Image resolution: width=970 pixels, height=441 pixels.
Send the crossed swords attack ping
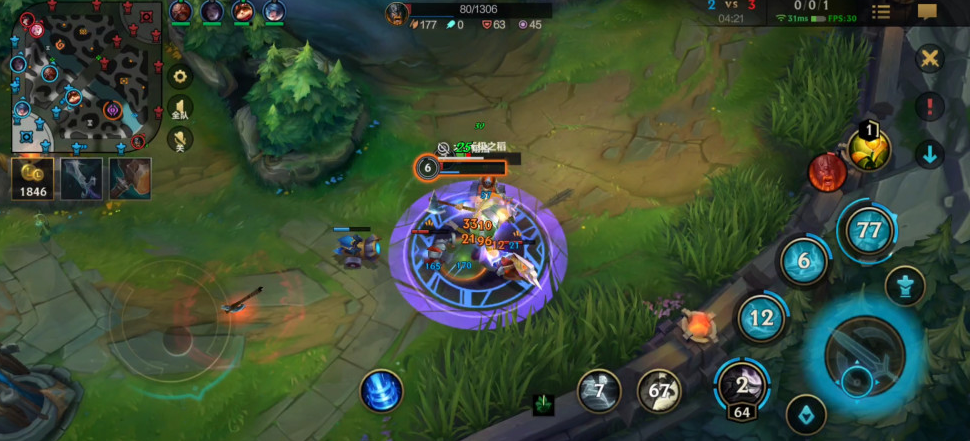(x=931, y=58)
